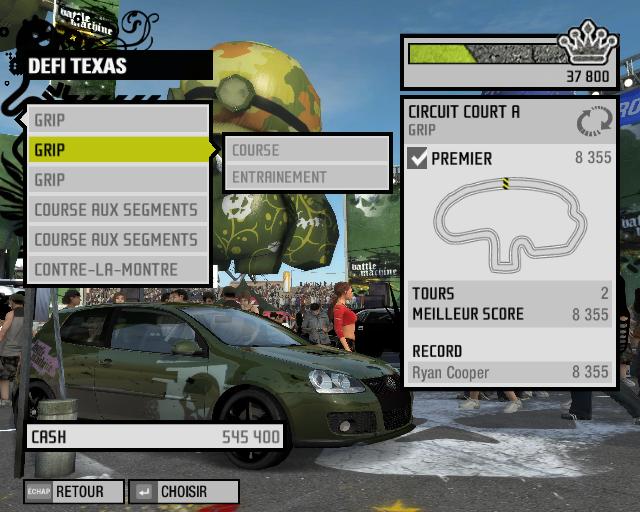Click the circular arrows icon beside circuit name

[x=592, y=122]
